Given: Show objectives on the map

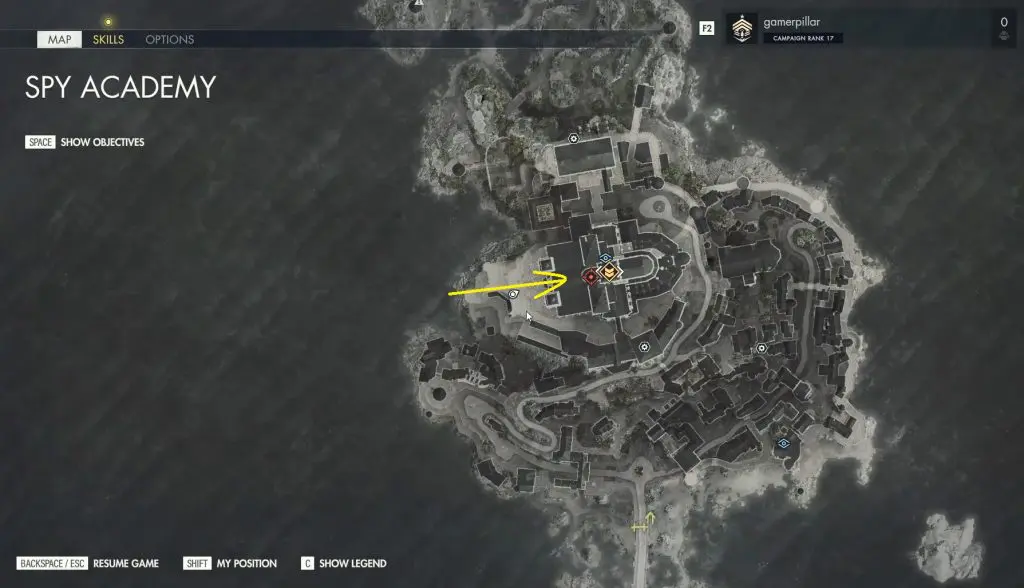Looking at the screenshot, I should [x=85, y=142].
